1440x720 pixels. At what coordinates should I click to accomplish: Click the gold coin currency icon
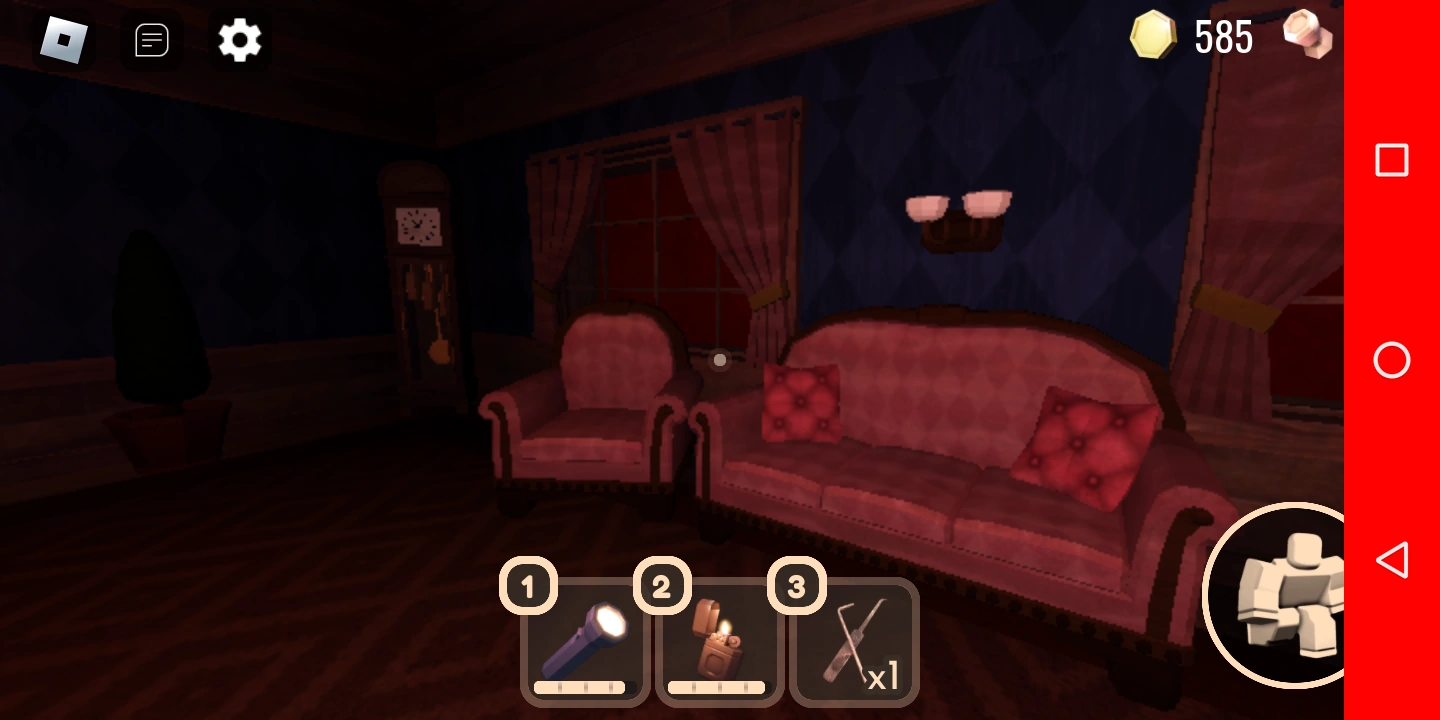1152,37
